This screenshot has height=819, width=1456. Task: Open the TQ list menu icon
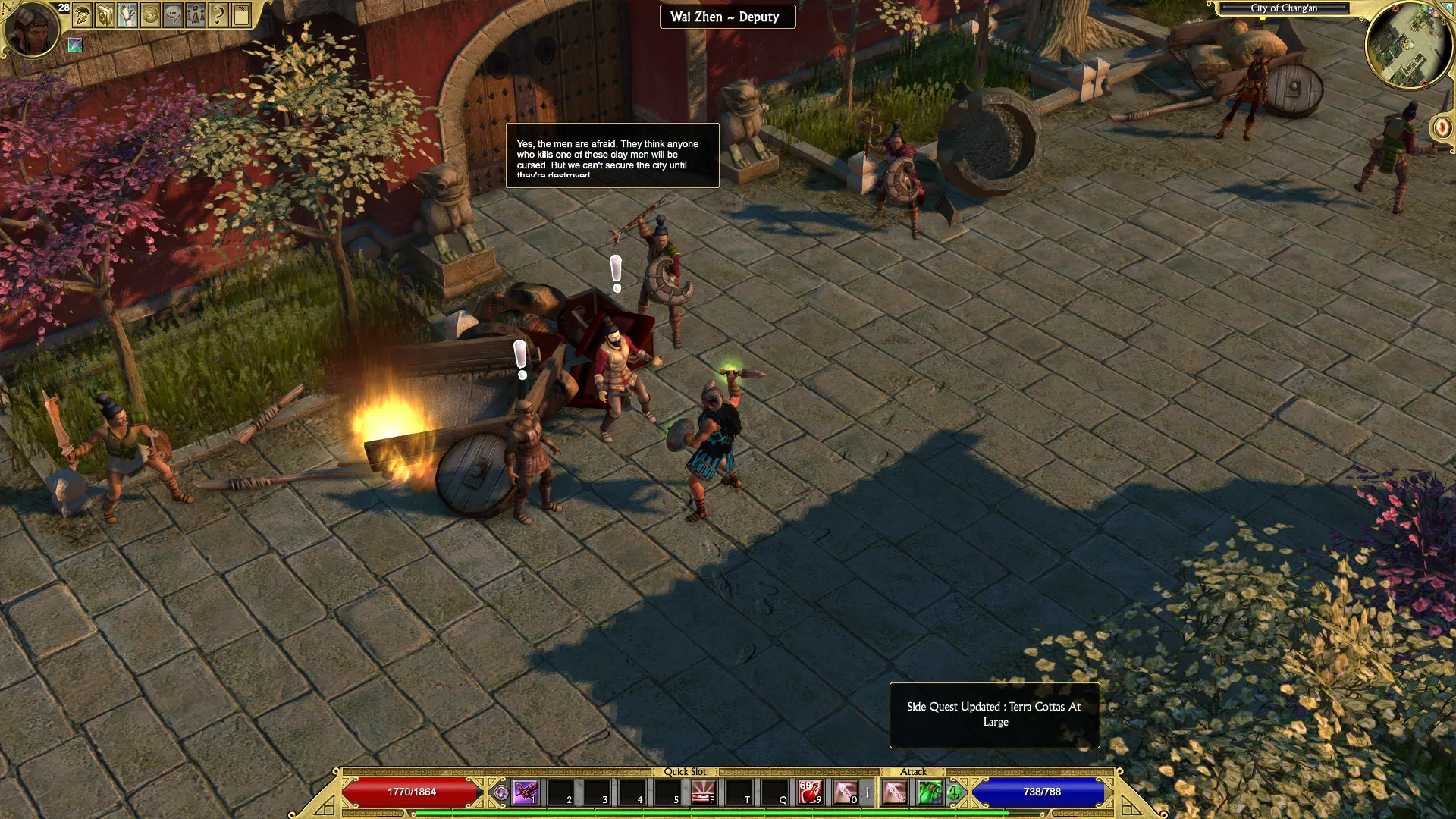click(241, 15)
